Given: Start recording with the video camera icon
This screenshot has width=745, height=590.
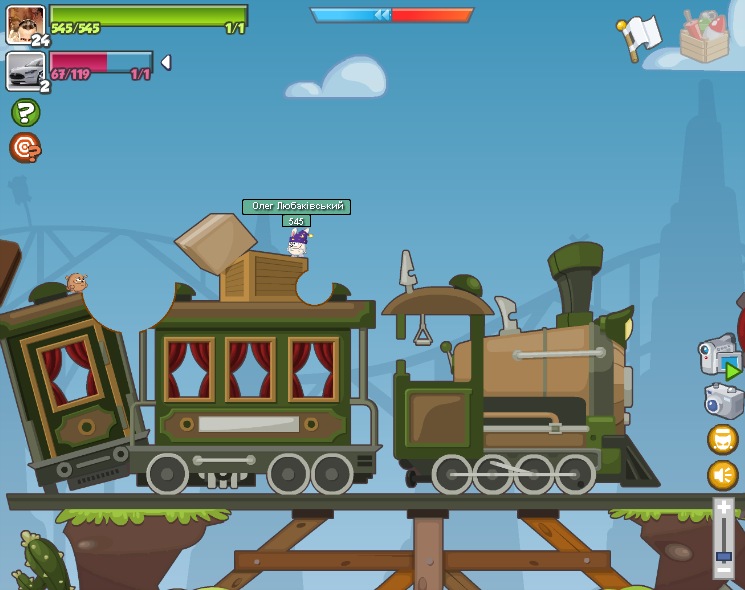Looking at the screenshot, I should 719,357.
